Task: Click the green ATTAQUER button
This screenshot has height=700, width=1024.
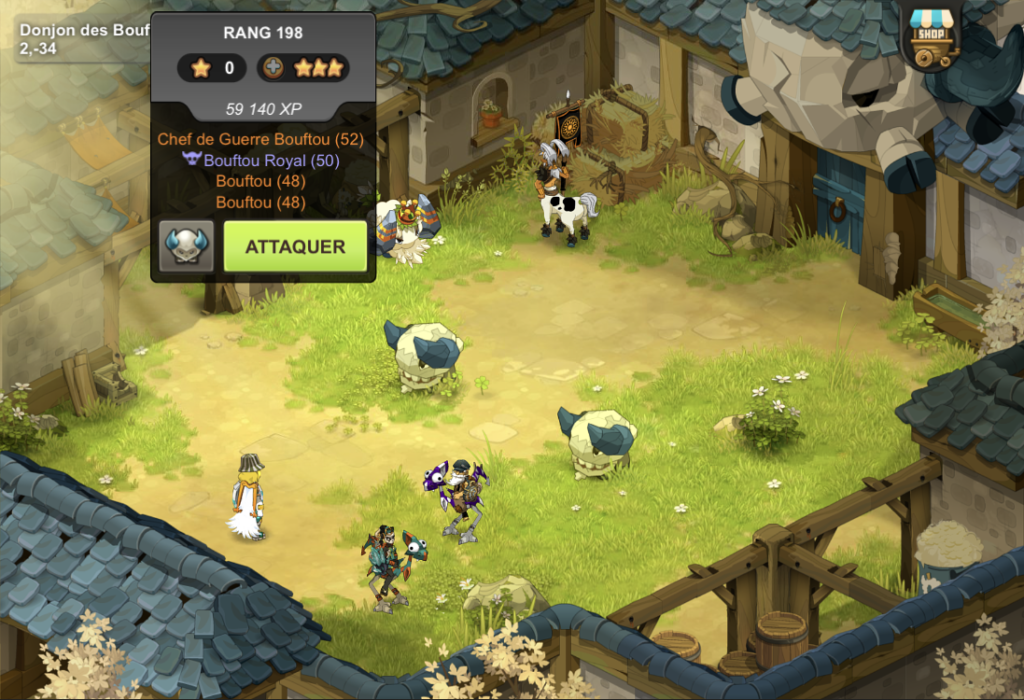Action: (x=296, y=247)
